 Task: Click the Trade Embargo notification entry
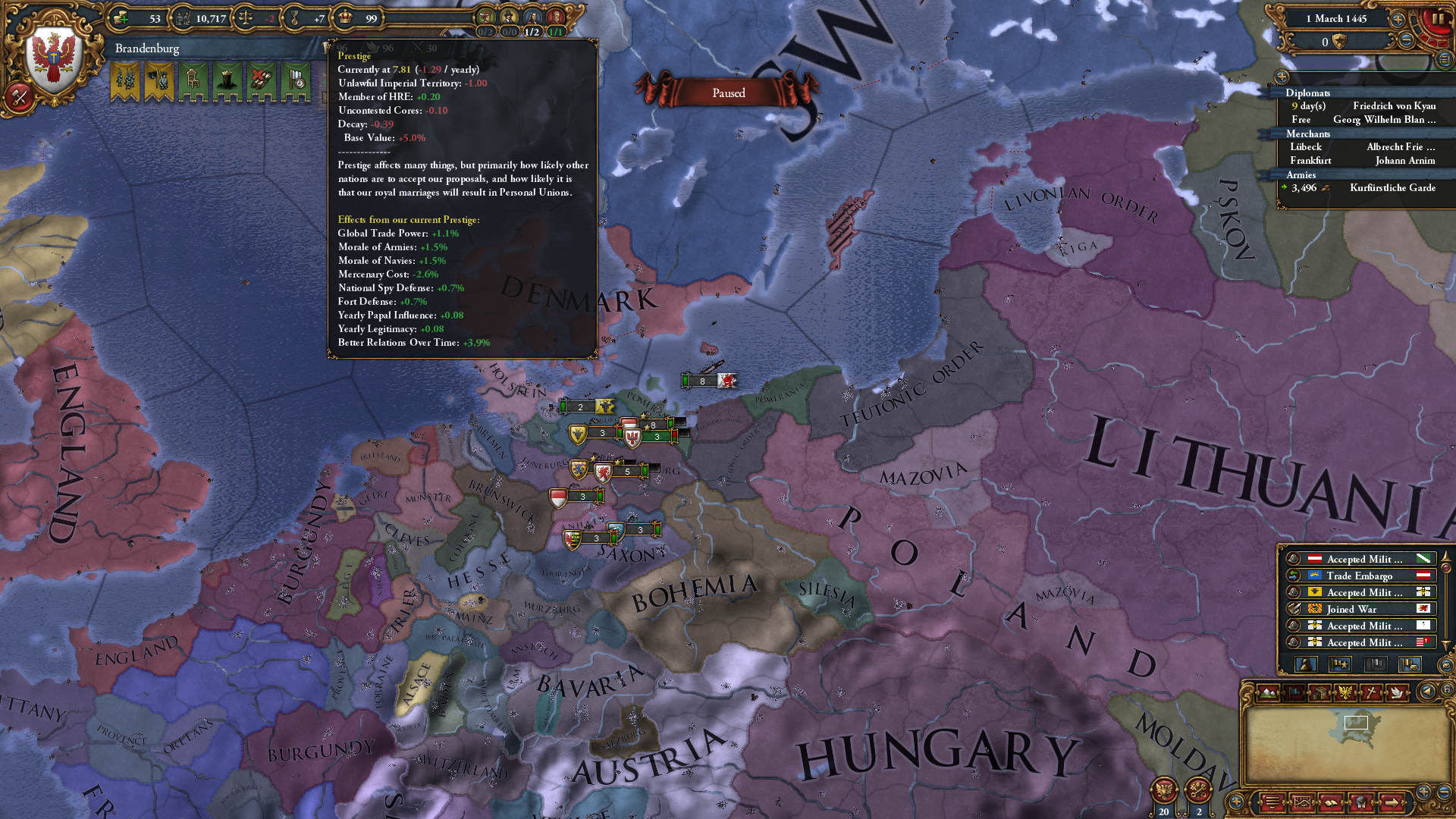[x=1360, y=576]
